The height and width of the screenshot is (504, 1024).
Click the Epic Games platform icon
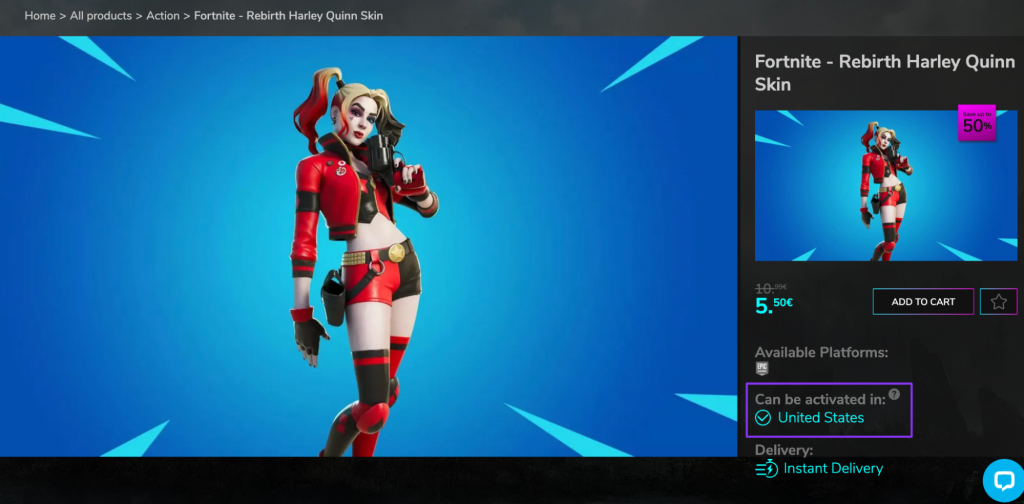coord(762,368)
